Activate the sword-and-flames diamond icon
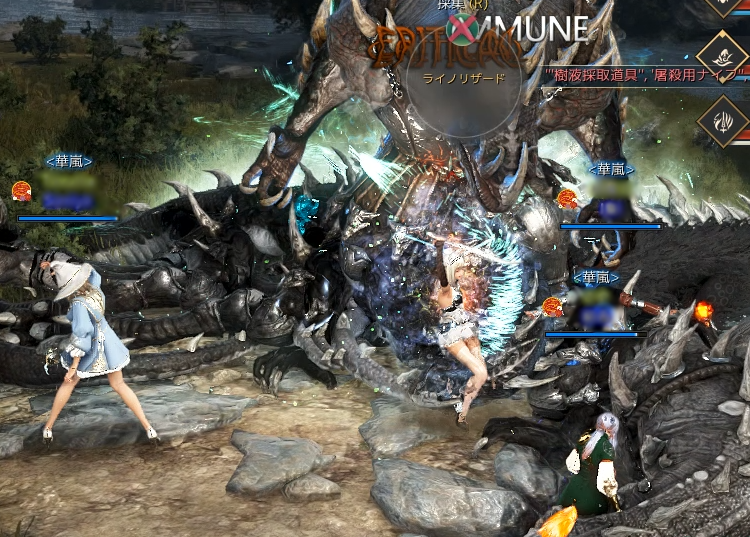The image size is (750, 537). coord(724,120)
